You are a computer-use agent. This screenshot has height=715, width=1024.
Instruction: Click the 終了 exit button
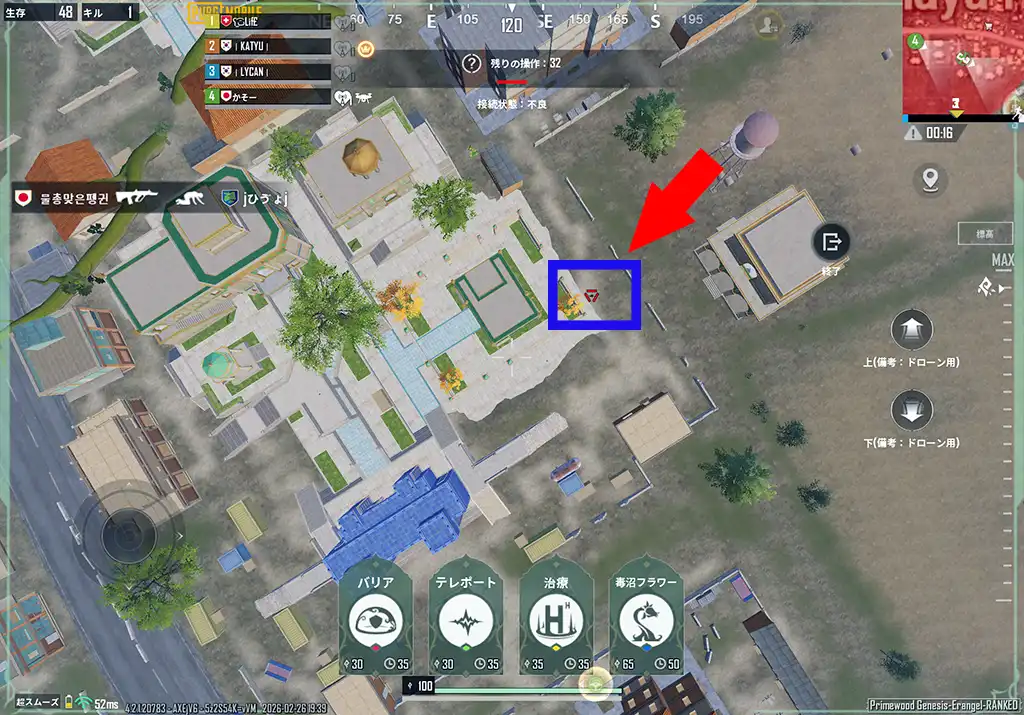tap(832, 241)
